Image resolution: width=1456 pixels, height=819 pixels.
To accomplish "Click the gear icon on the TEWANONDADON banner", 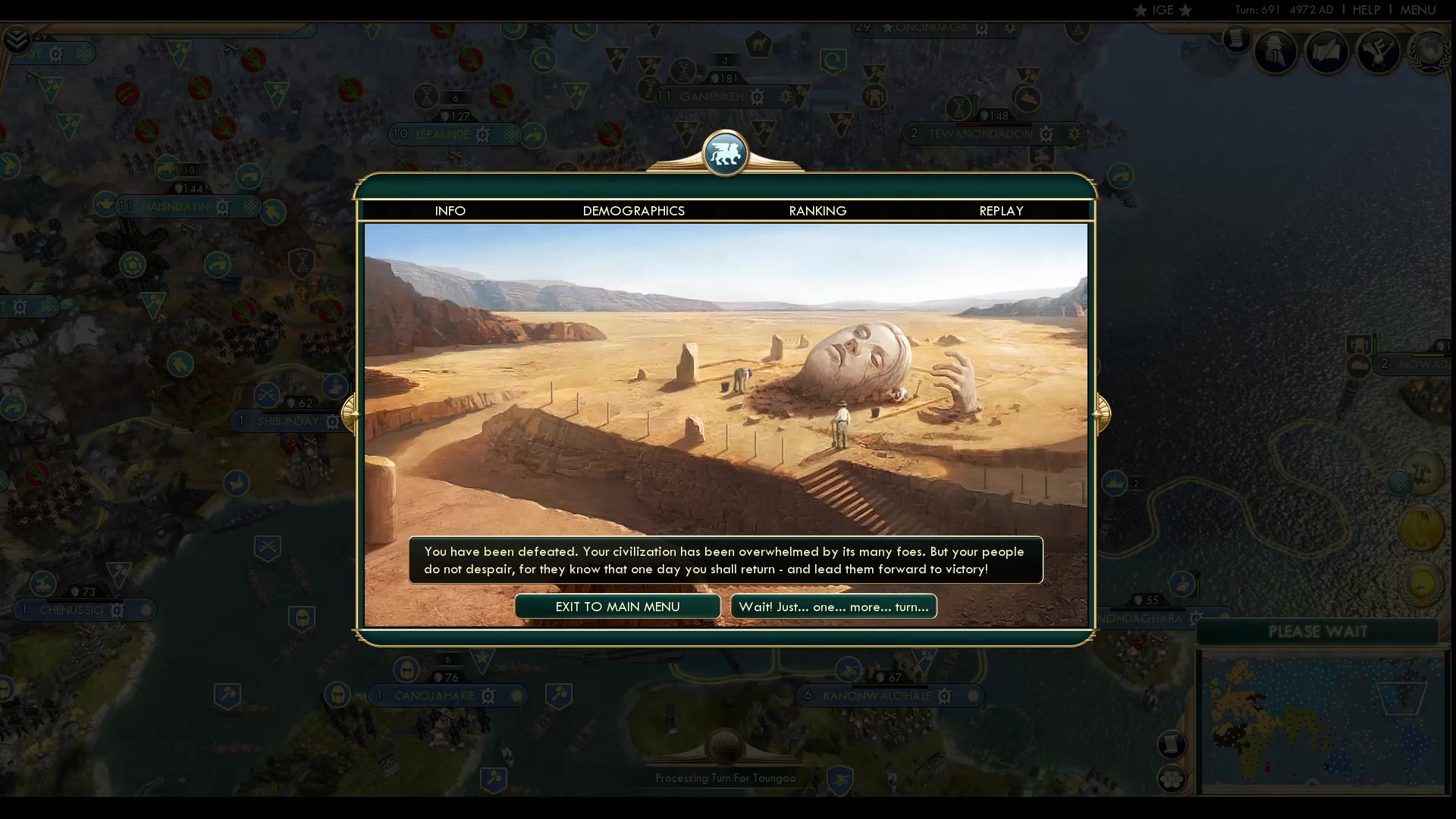I will pyautogui.click(x=1048, y=133).
